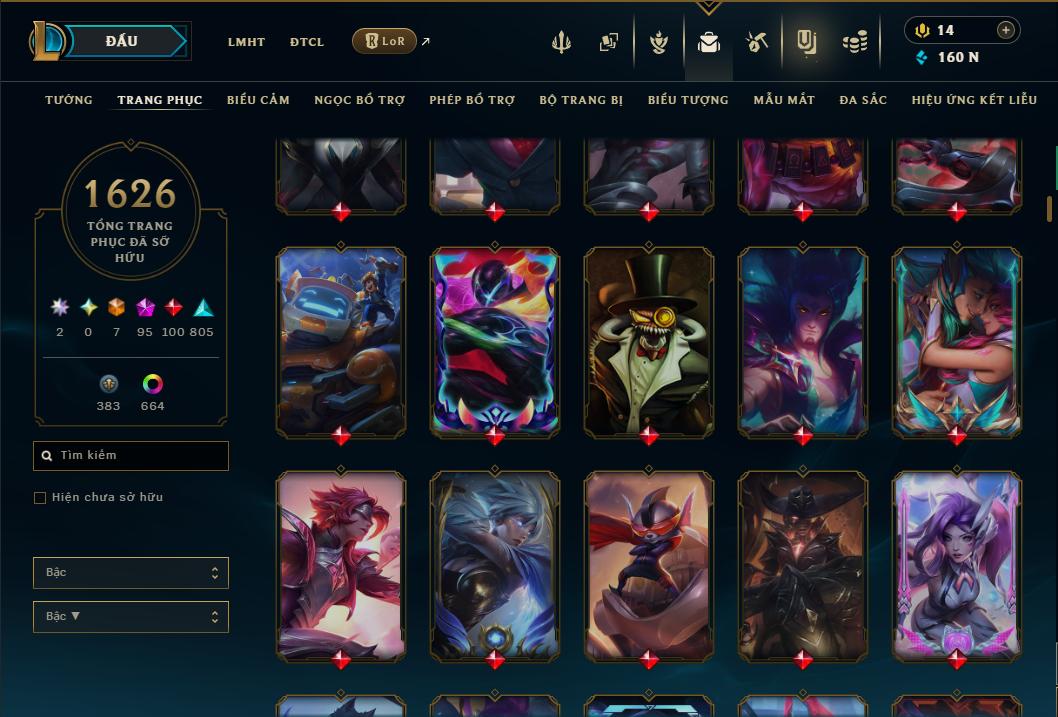Click the Tìm kiếm search field

[131, 456]
